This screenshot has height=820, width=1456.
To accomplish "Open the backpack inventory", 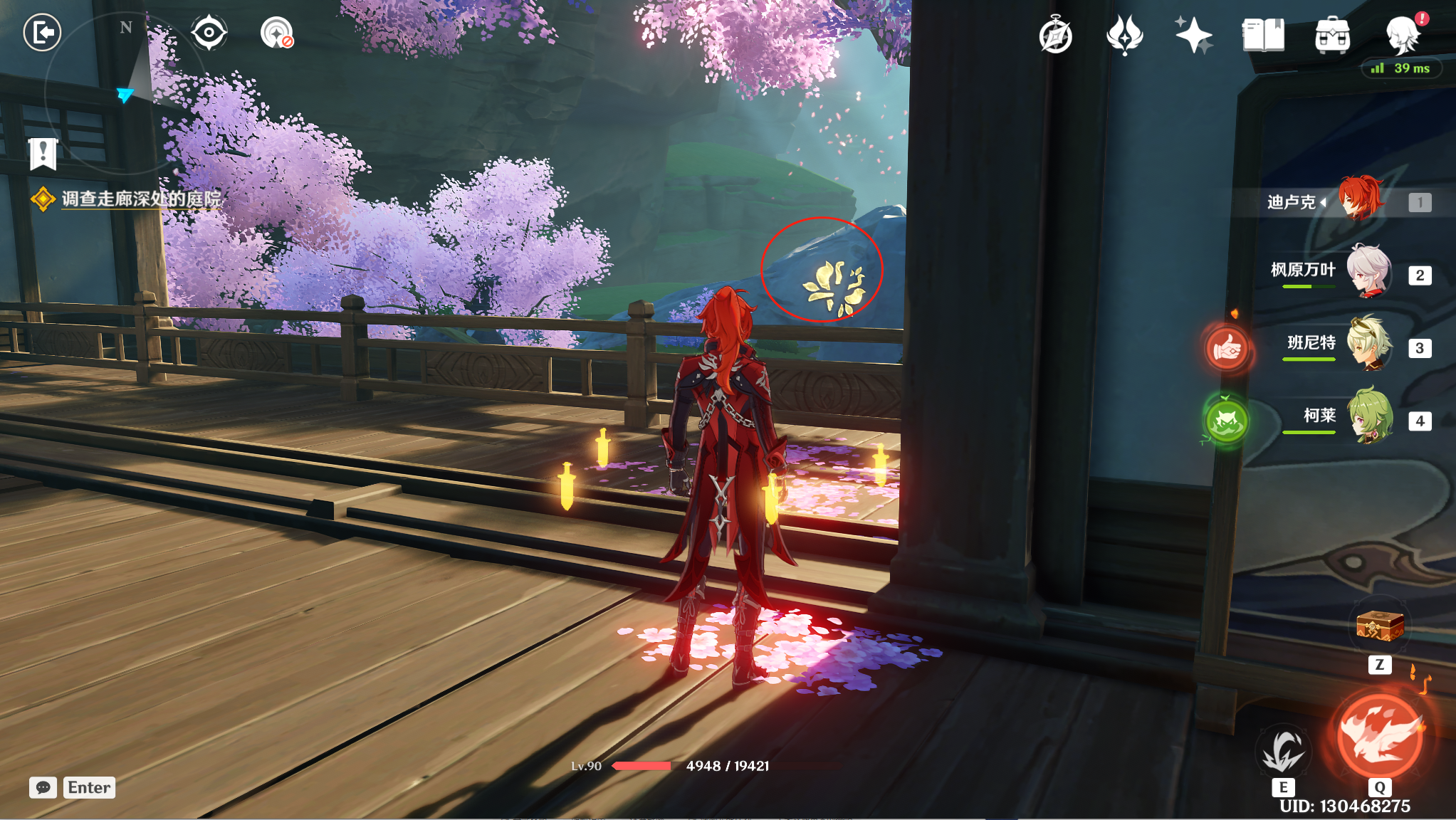I will (1332, 36).
